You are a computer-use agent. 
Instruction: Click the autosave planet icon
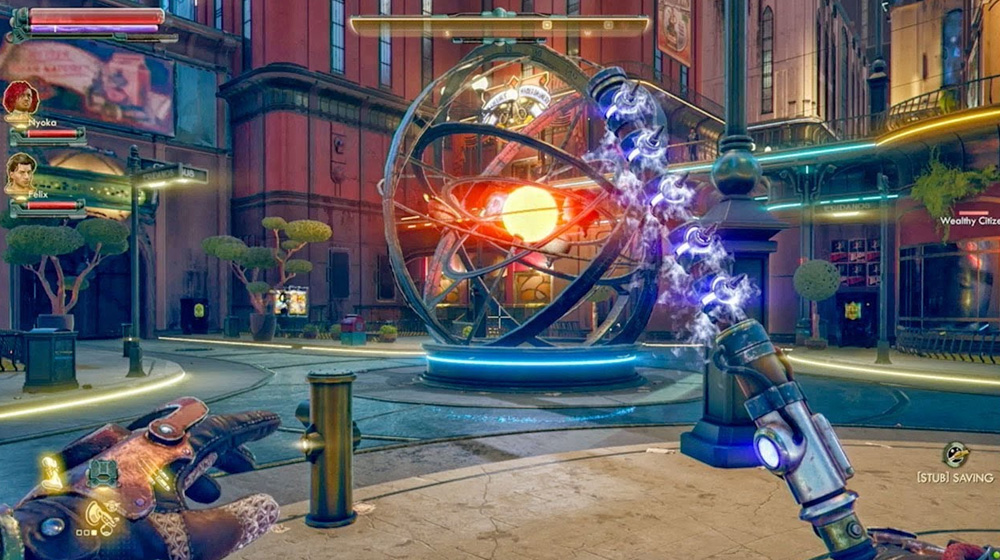coord(955,454)
